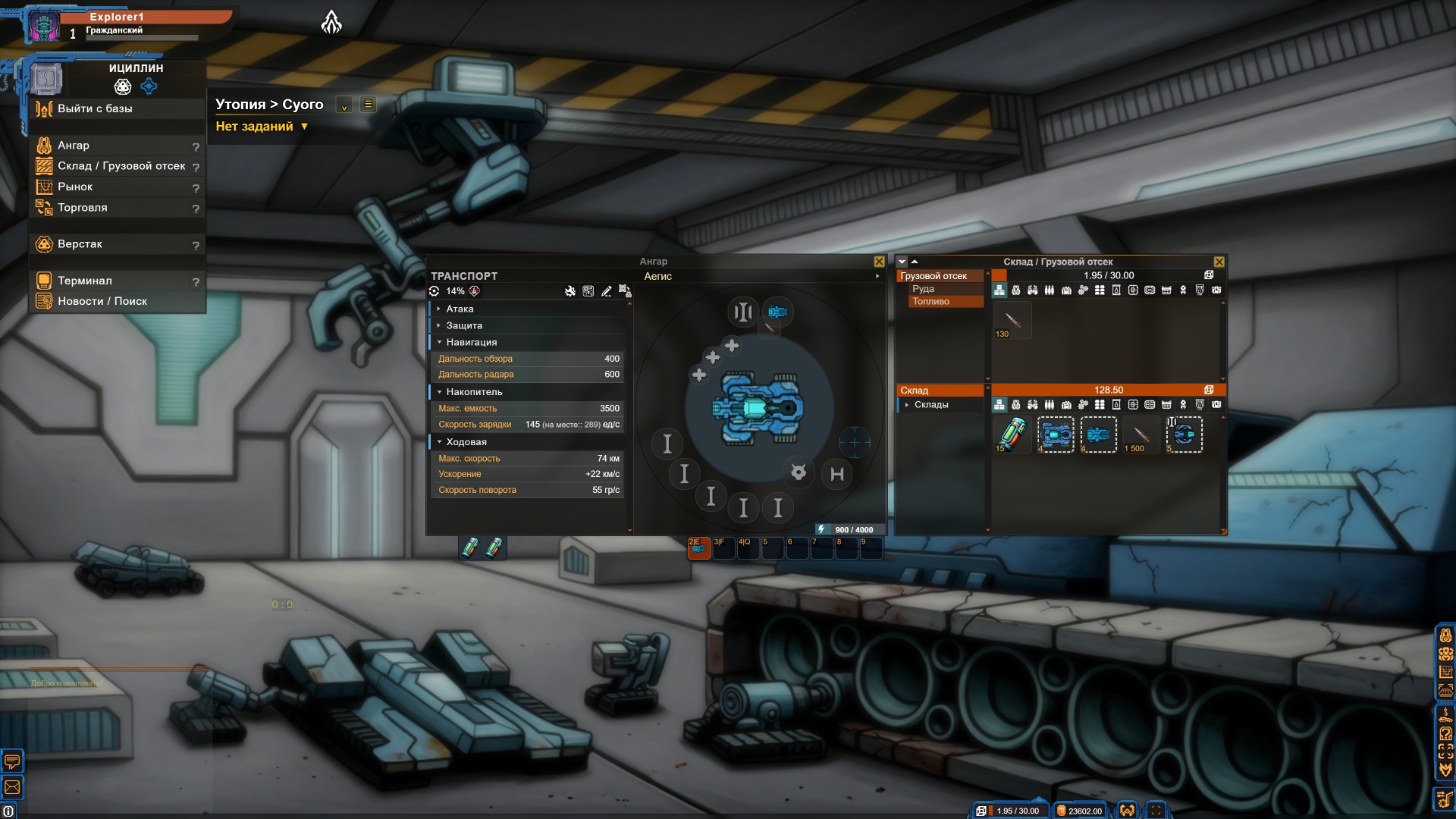Close the Ангар window
Viewport: 1456px width, 819px height.
[879, 262]
